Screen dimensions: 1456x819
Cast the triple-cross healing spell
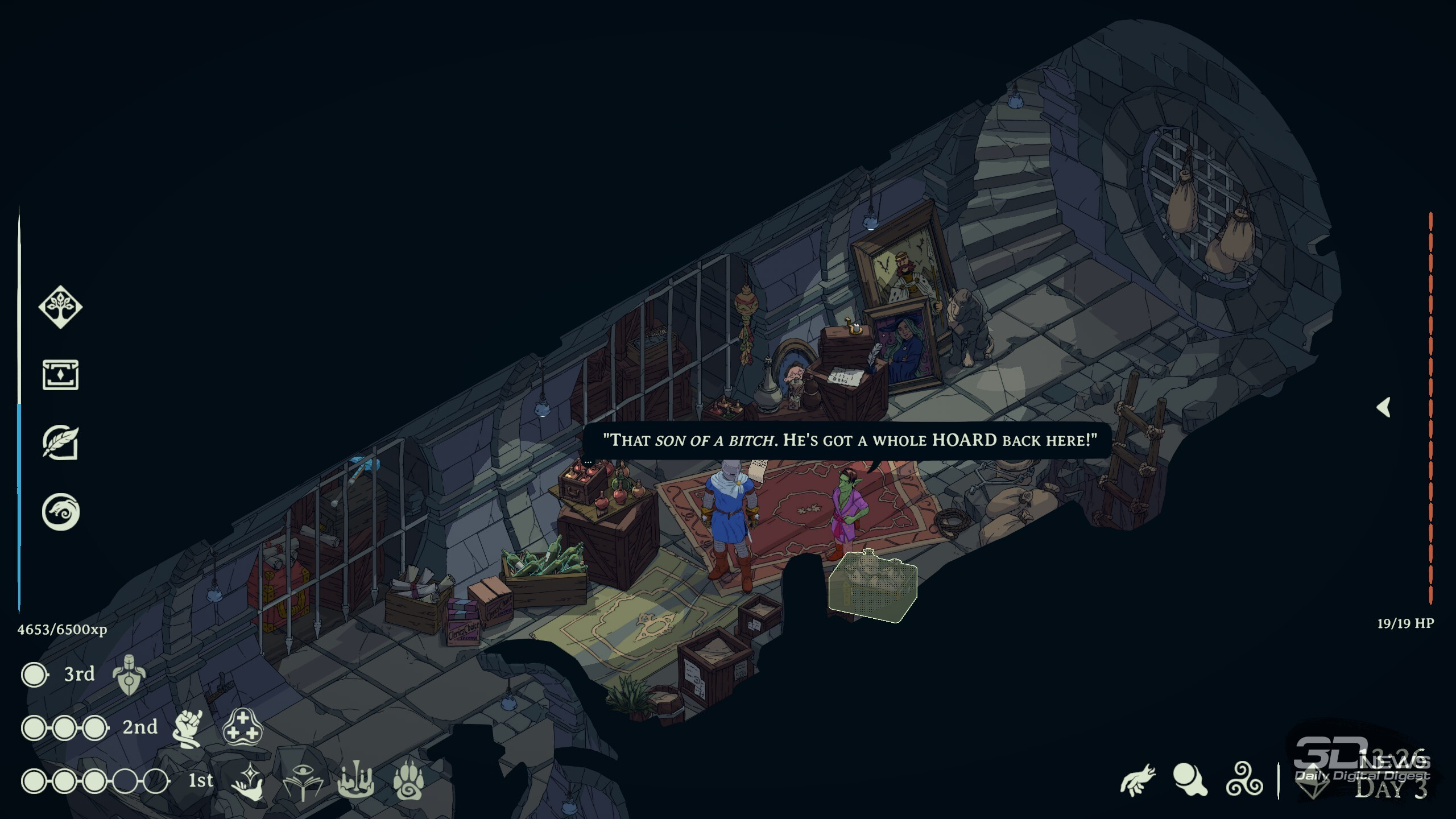242,727
